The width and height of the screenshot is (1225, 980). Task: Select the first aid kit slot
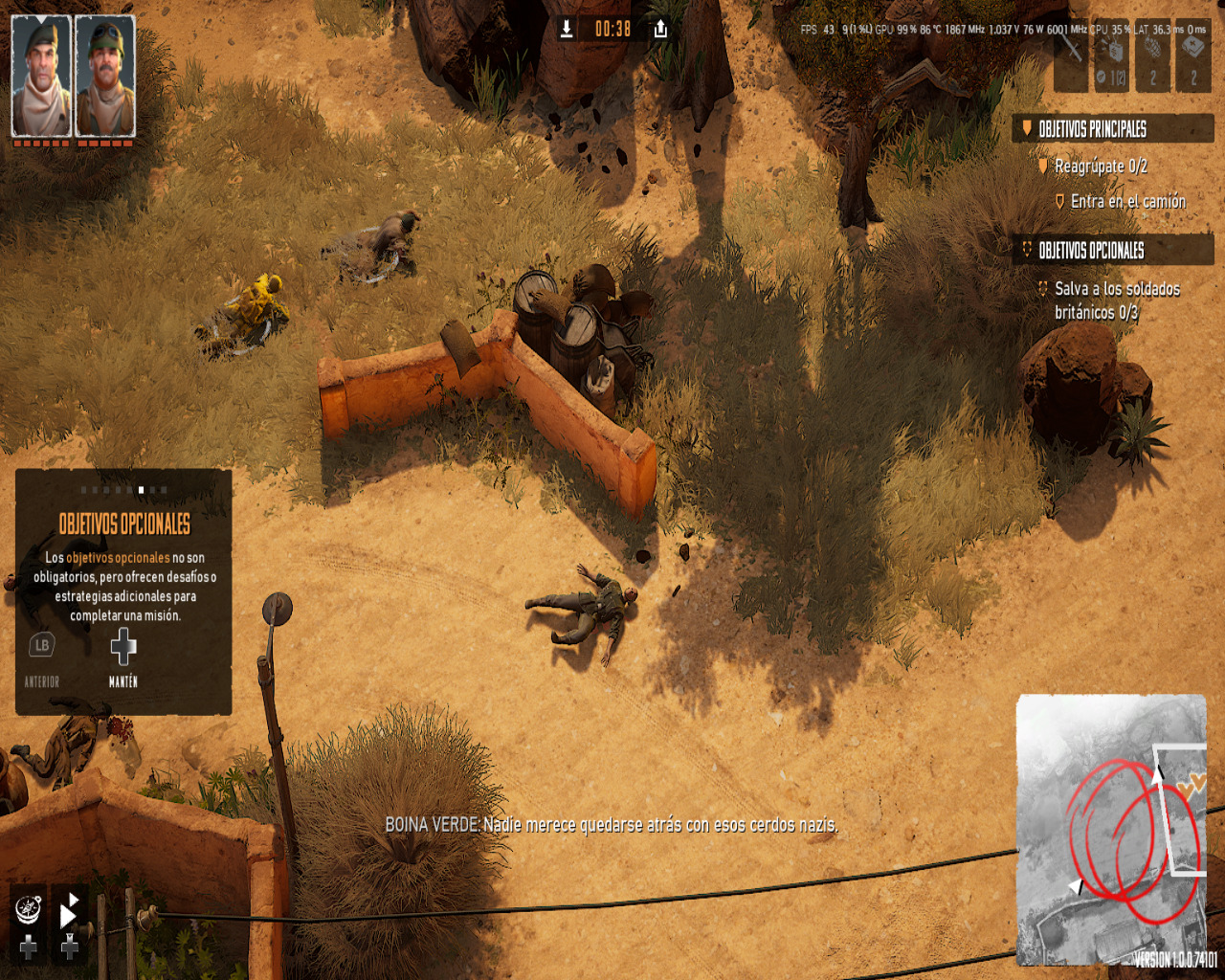tap(1194, 59)
